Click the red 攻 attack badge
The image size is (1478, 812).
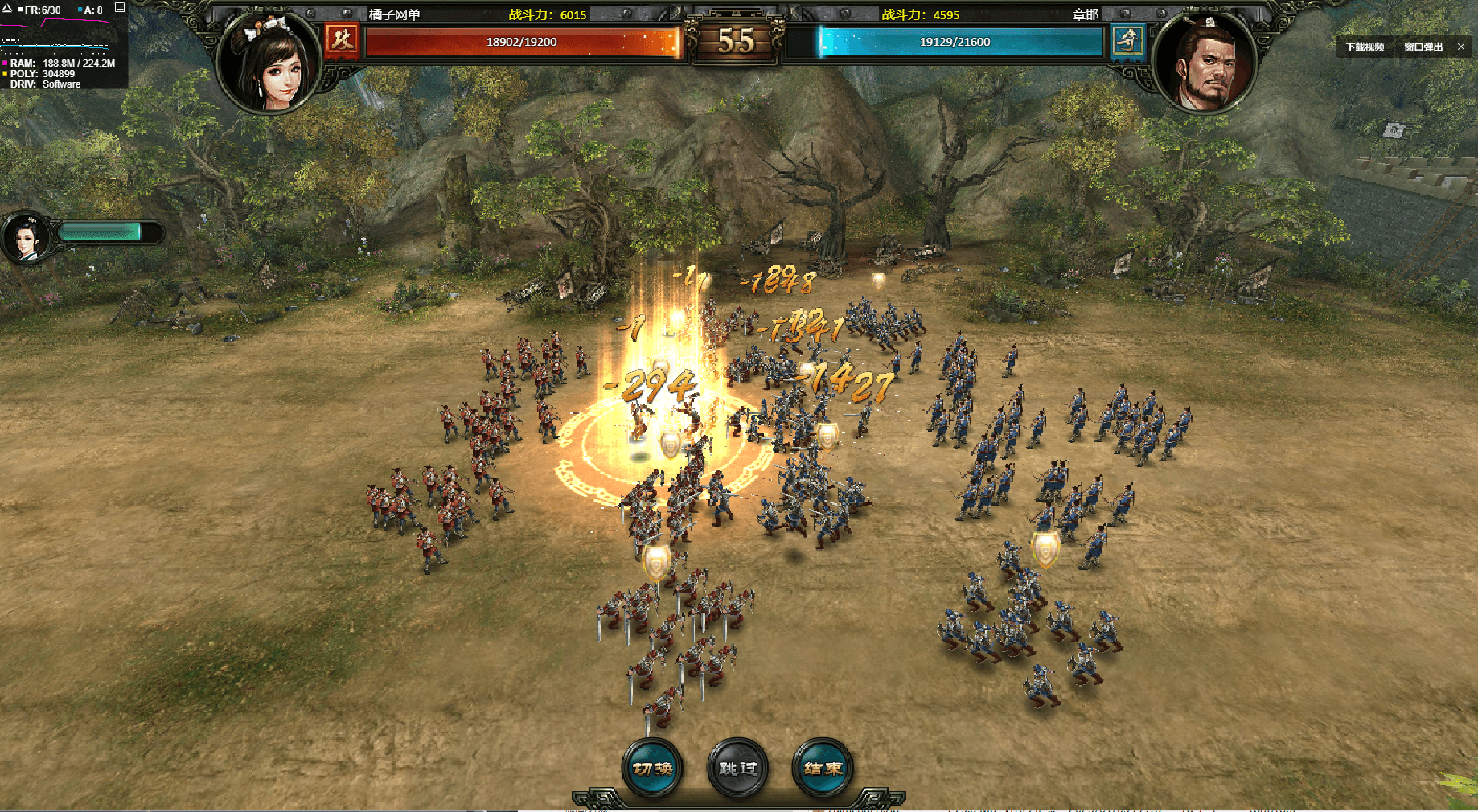(x=343, y=39)
